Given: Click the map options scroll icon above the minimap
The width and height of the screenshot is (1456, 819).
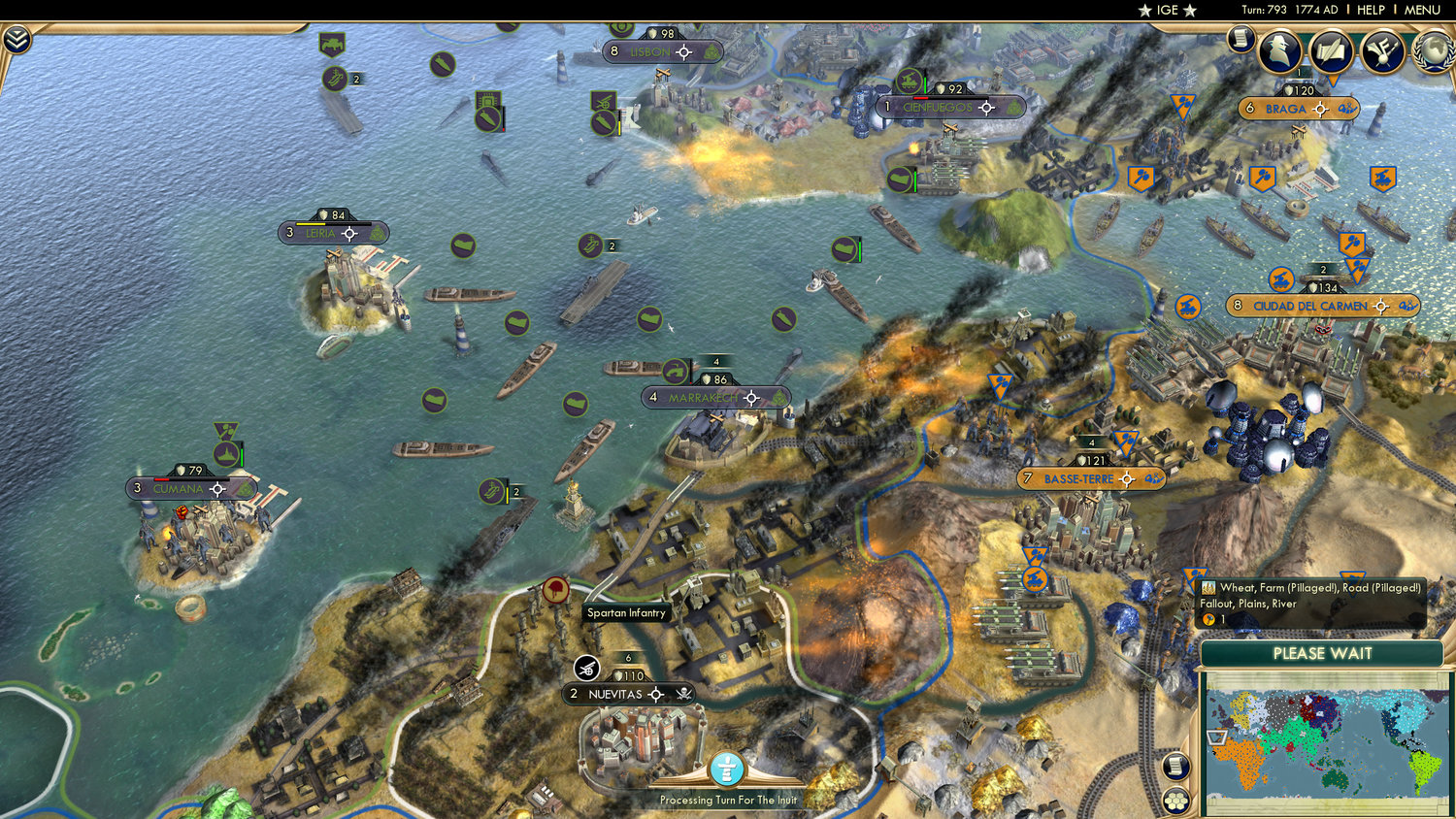Looking at the screenshot, I should coord(1174,767).
